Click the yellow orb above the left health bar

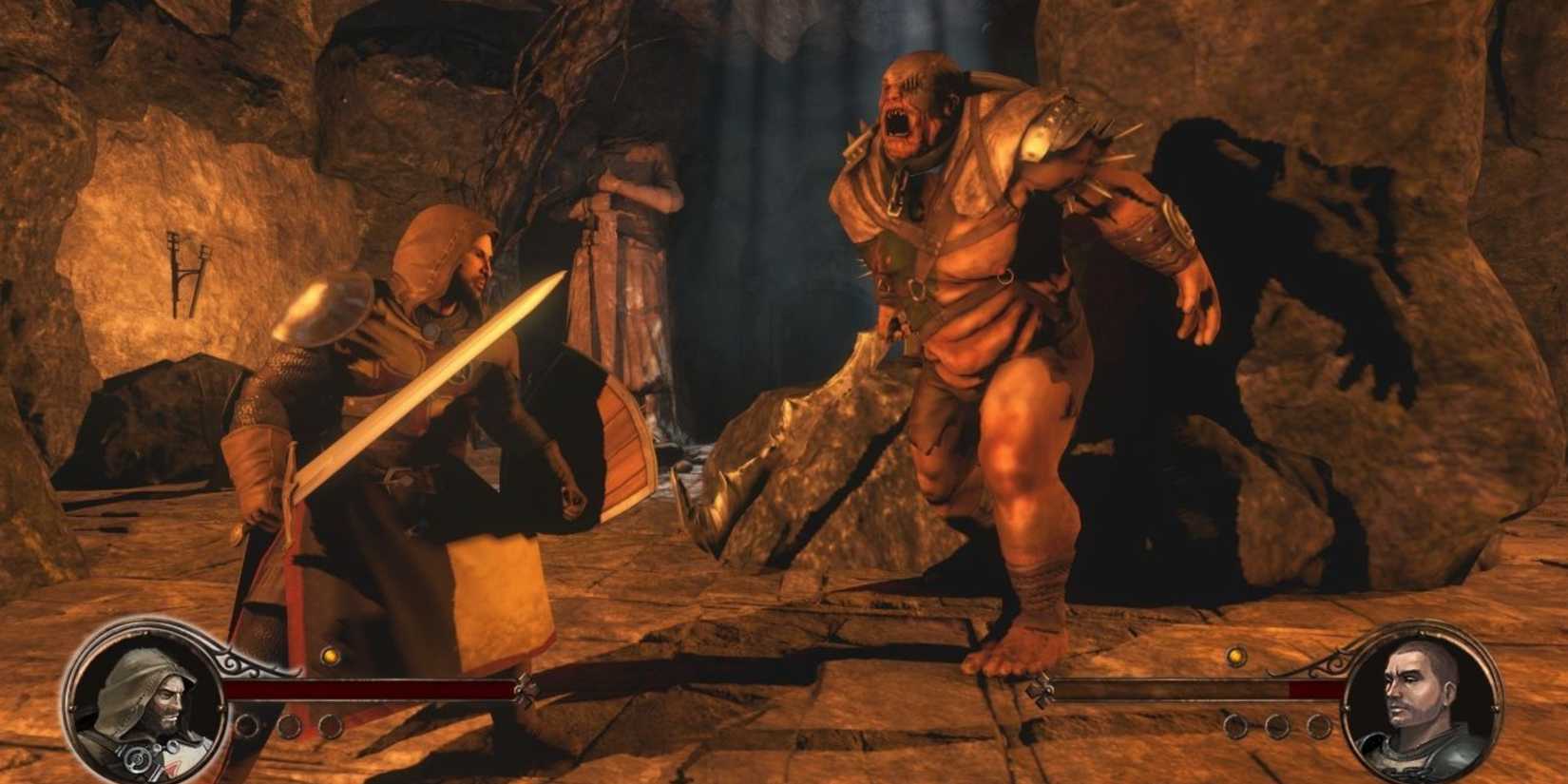click(x=331, y=657)
